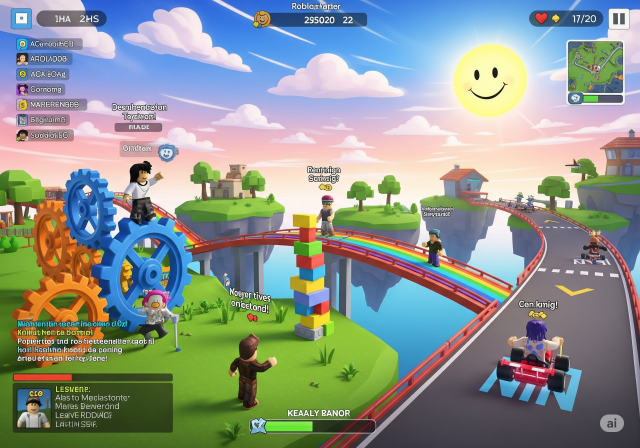
Task: Choose player BilgitaimG from the list
Action: (x=44, y=119)
